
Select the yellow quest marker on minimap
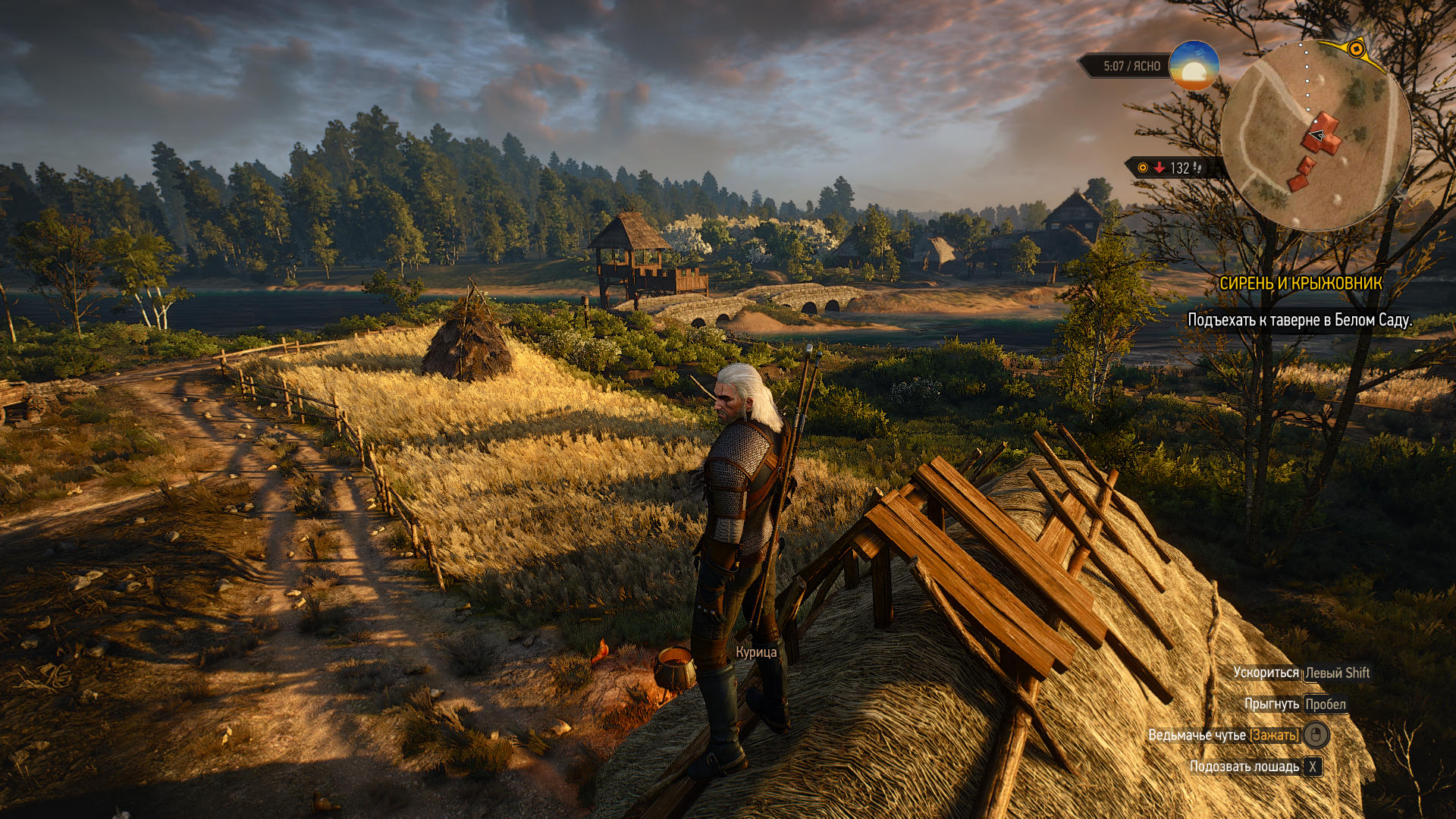[1357, 50]
